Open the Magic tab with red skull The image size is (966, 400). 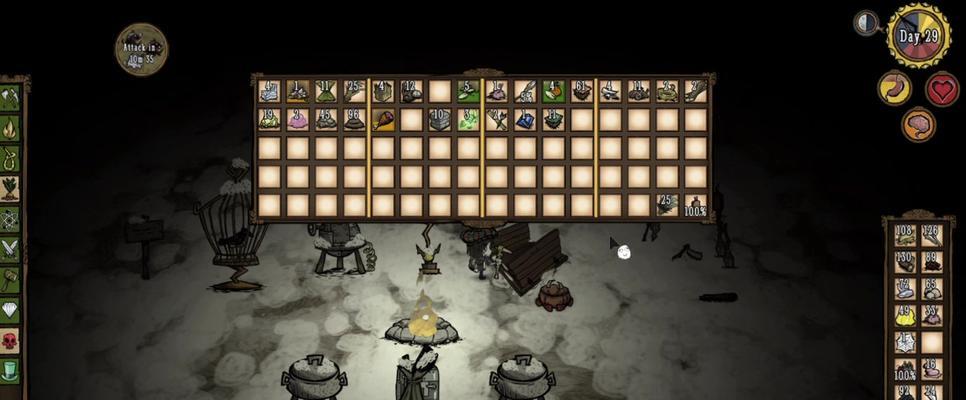[x=10, y=340]
